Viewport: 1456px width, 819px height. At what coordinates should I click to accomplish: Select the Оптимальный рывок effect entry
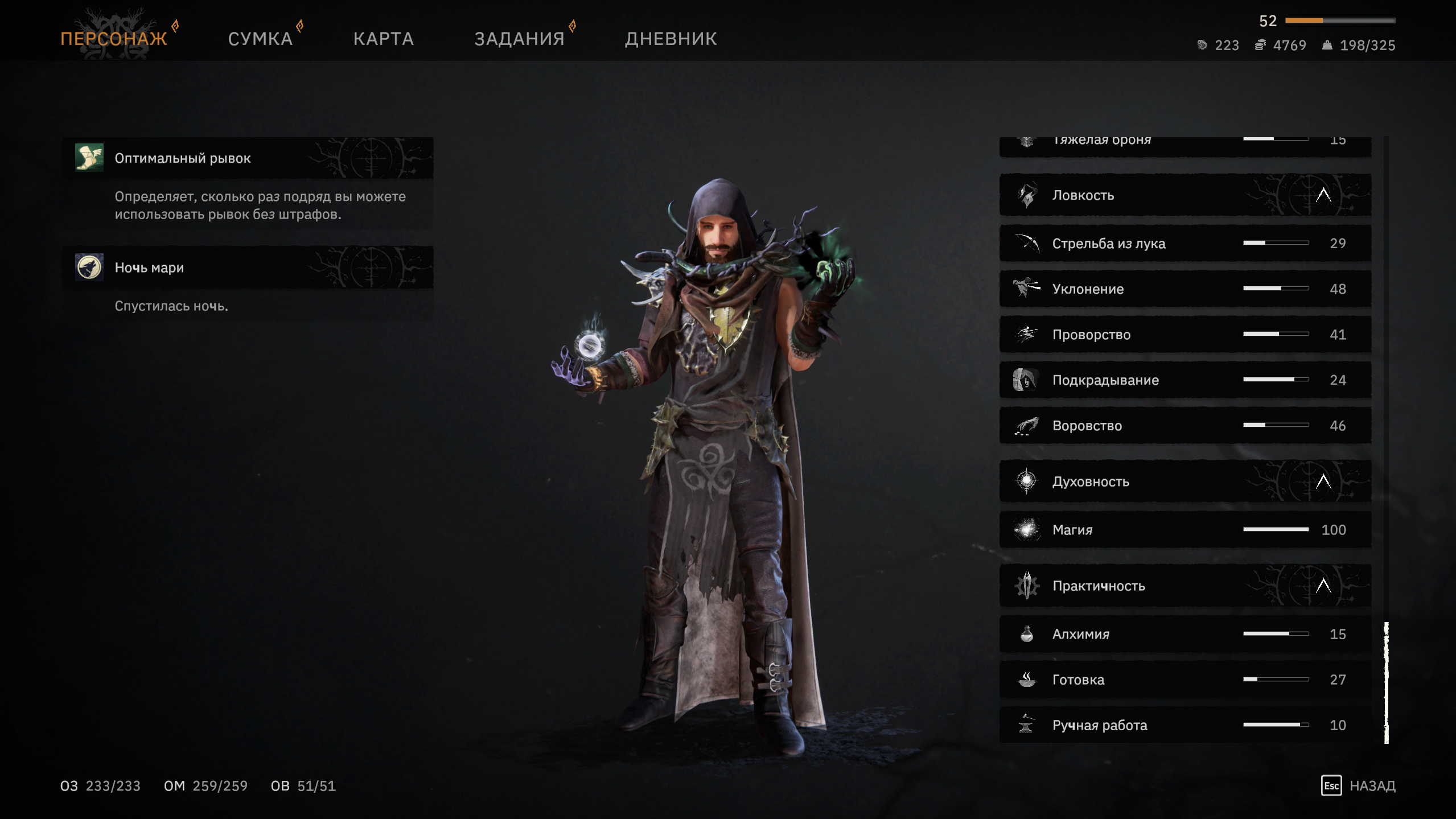point(248,158)
